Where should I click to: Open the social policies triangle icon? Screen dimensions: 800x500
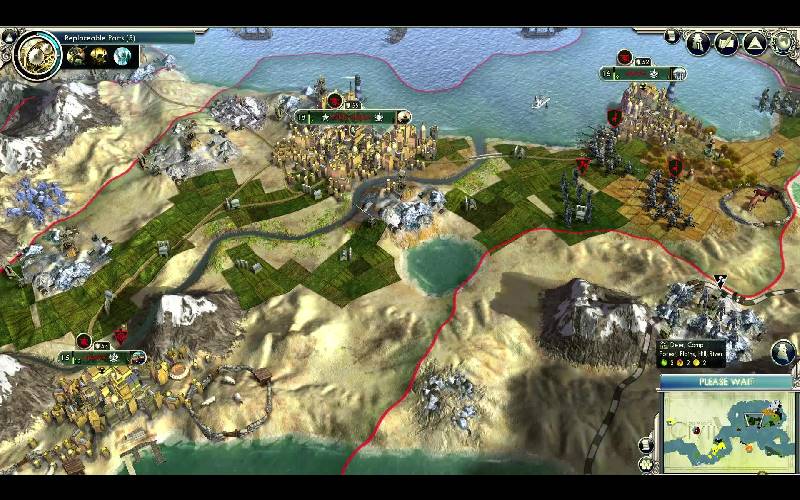coord(753,43)
